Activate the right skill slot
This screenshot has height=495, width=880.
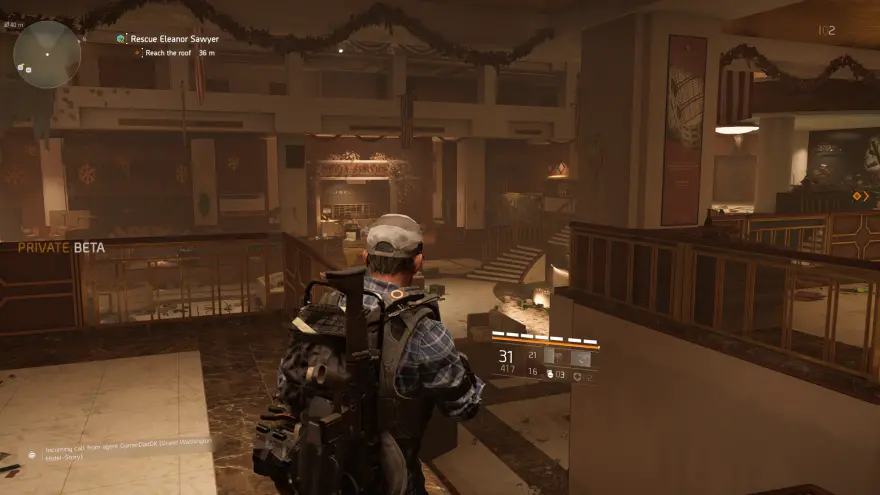581,356
